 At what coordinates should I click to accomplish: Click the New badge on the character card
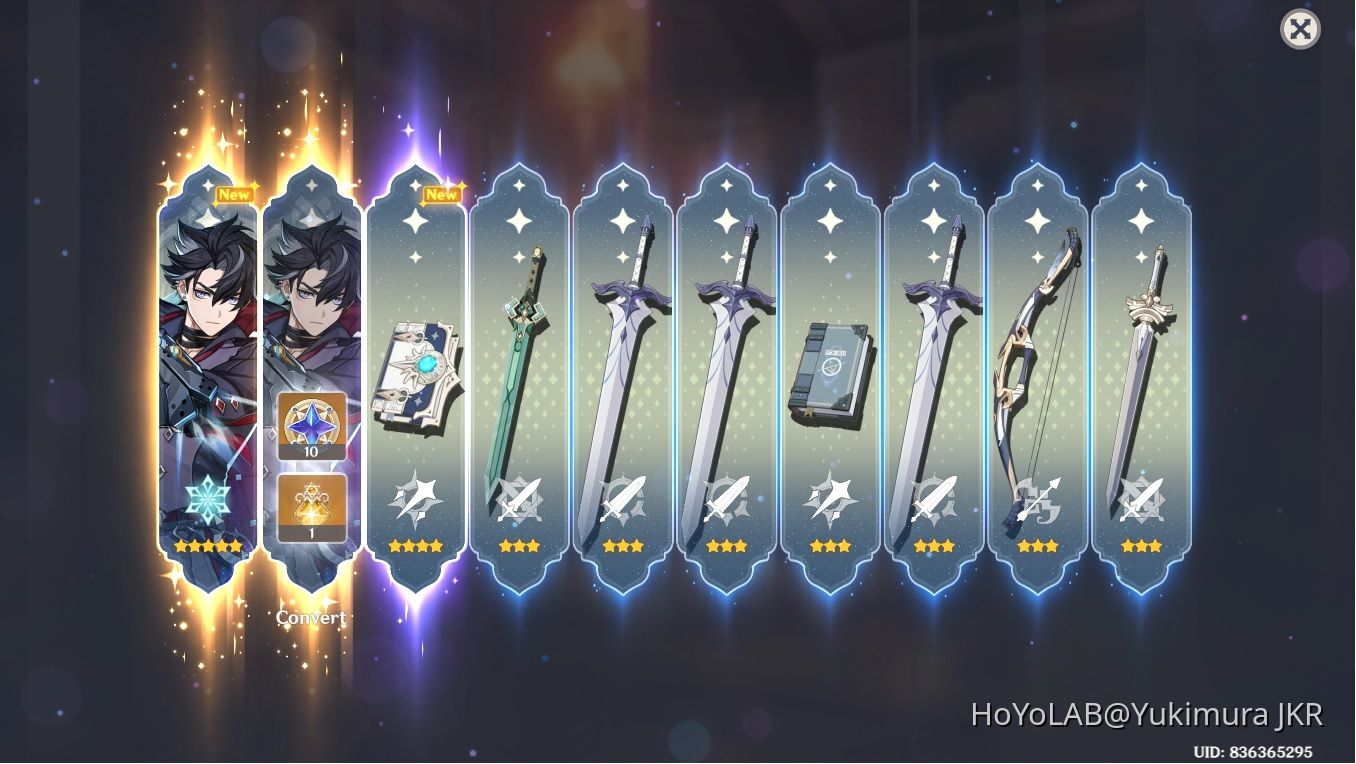234,193
